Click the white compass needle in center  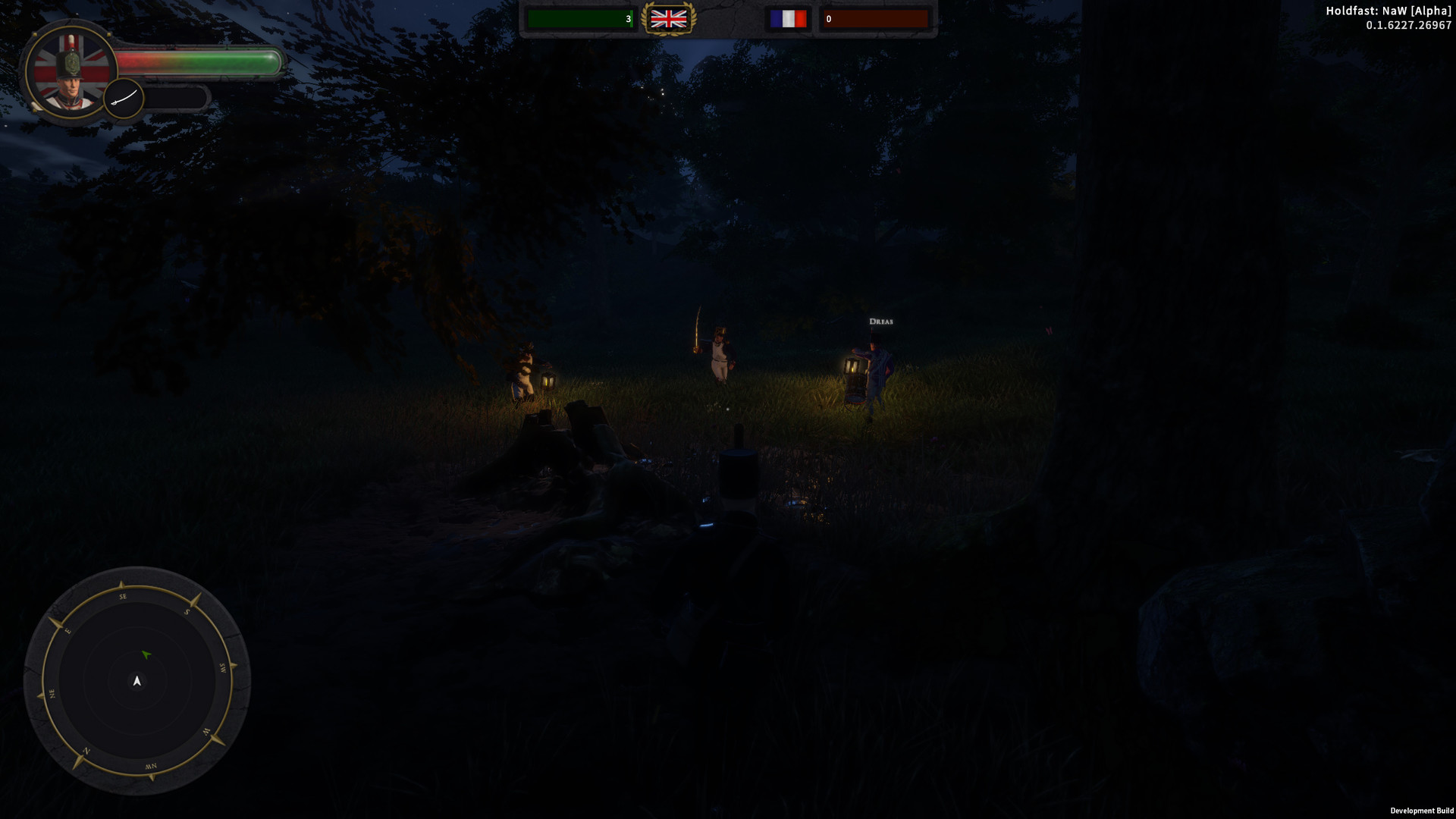pos(137,681)
